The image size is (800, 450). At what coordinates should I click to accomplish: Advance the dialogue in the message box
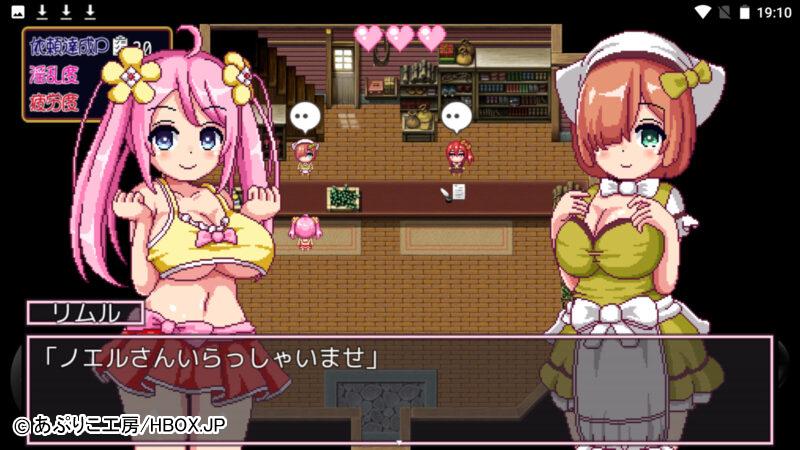tap(399, 388)
